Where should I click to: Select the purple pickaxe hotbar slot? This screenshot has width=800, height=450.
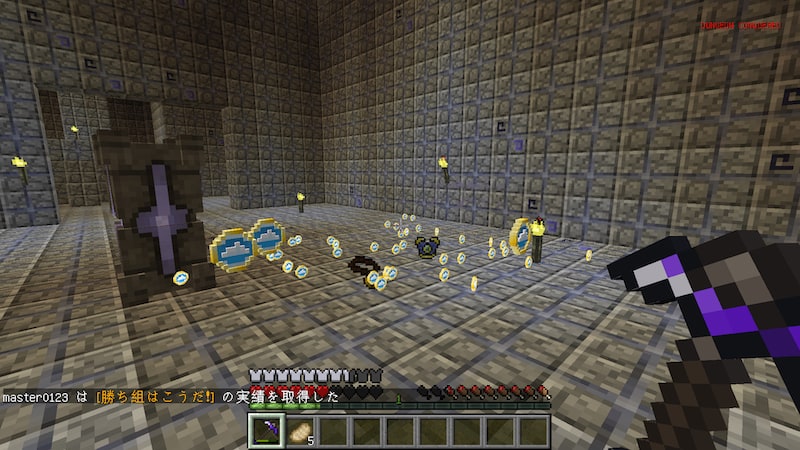pos(269,430)
